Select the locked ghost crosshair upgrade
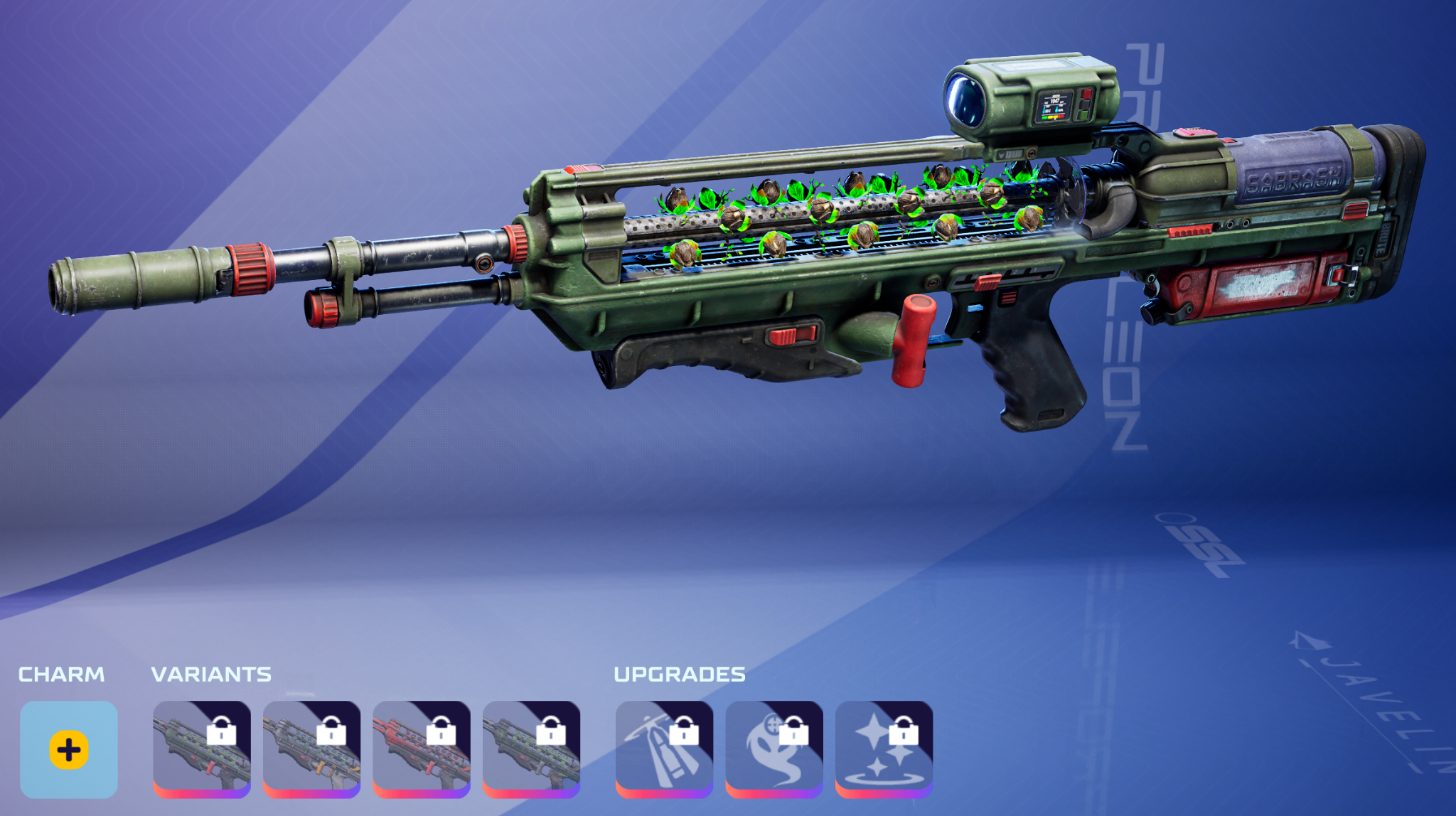 [x=773, y=749]
